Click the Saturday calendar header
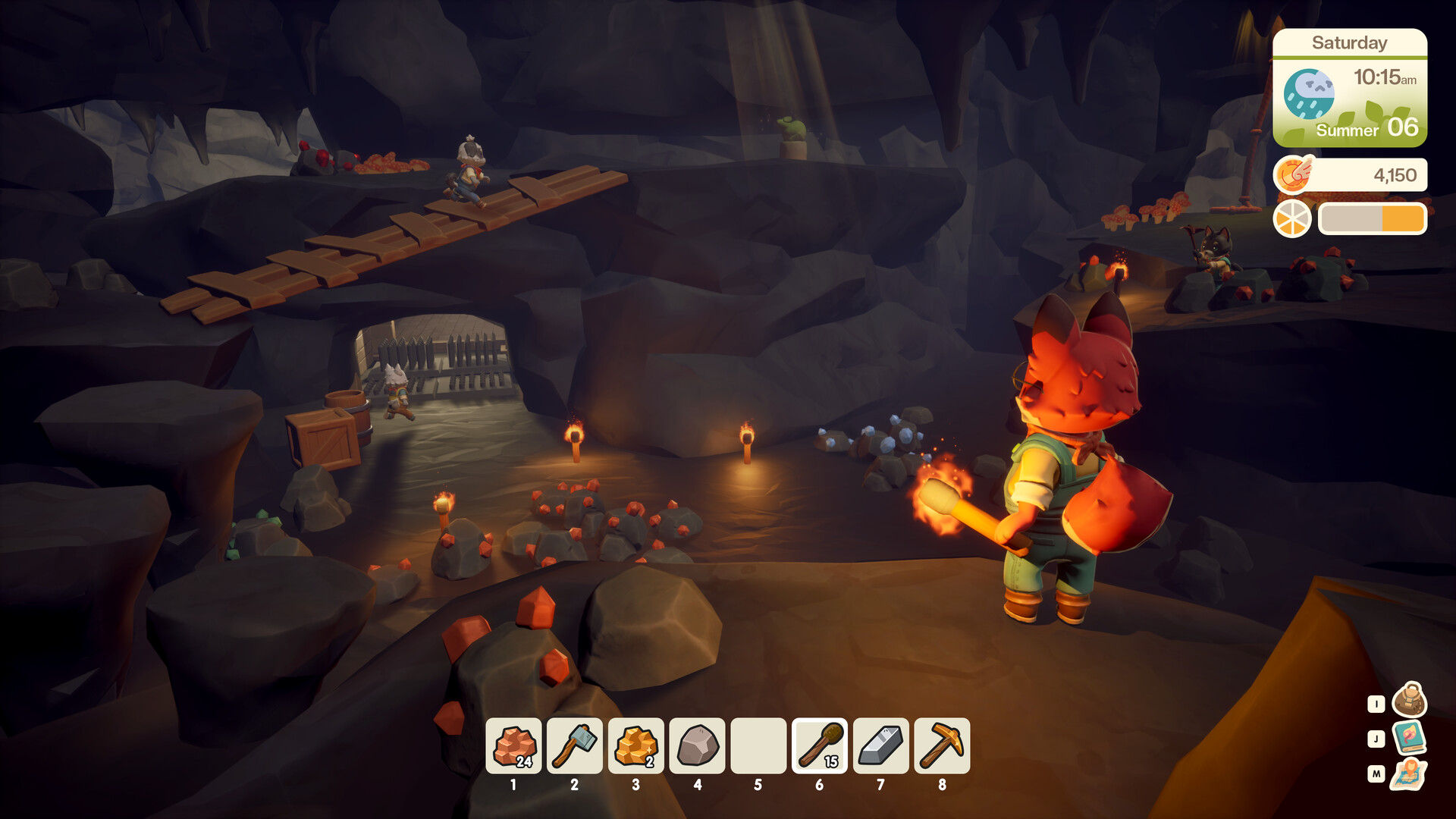1456x819 pixels. tap(1351, 43)
